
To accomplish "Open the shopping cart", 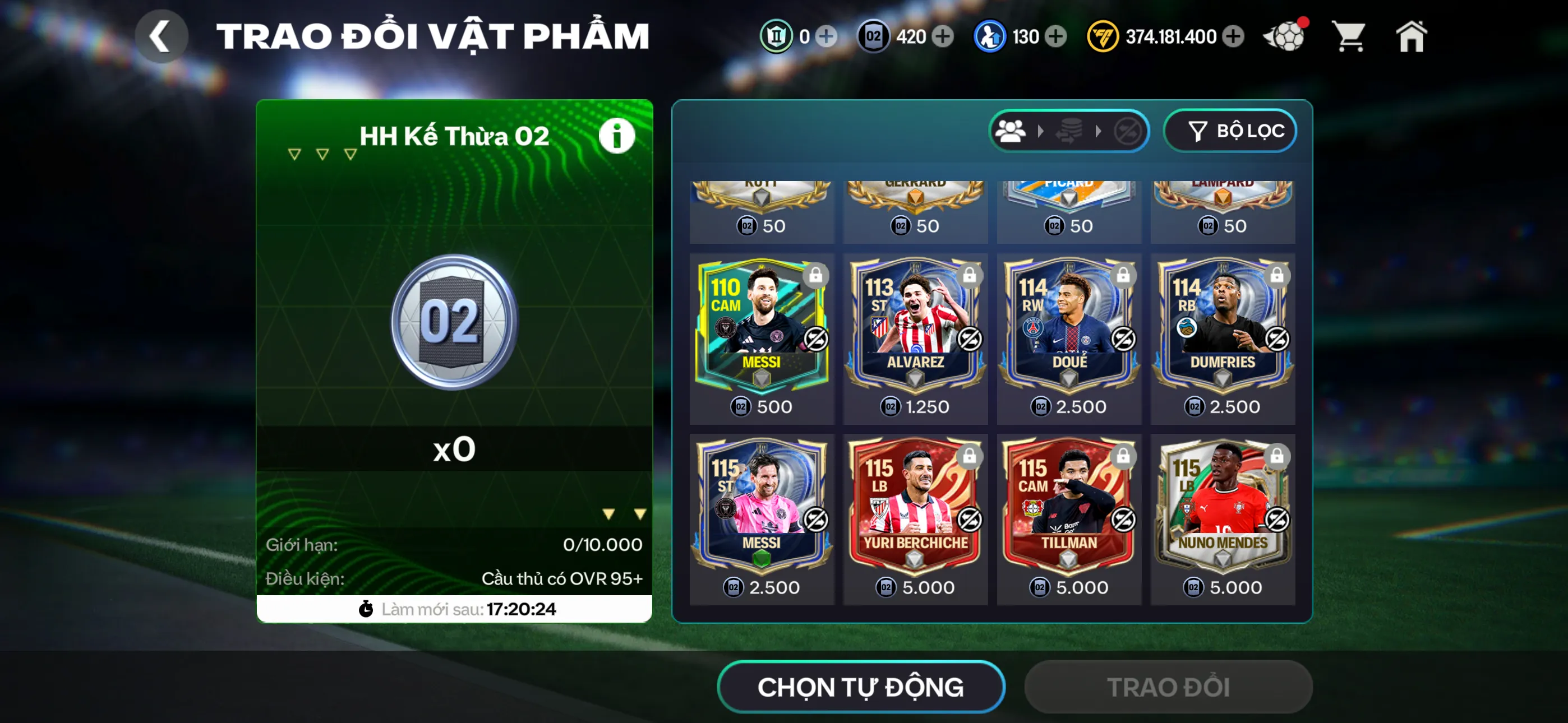I will coord(1350,36).
